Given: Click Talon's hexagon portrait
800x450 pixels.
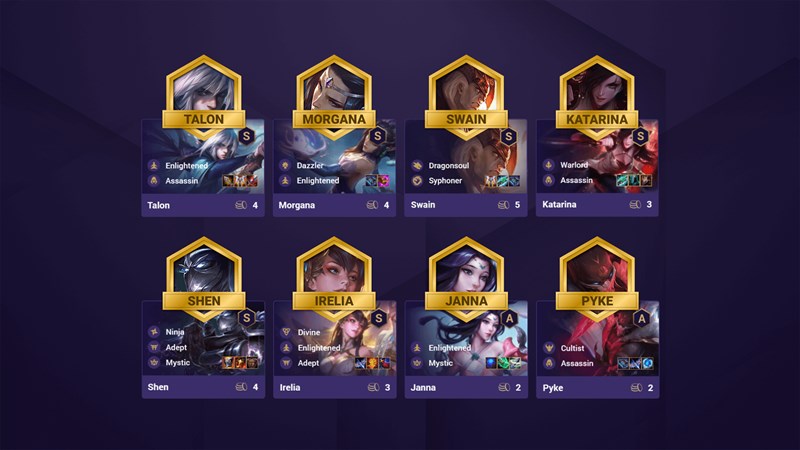Looking at the screenshot, I should point(202,85).
